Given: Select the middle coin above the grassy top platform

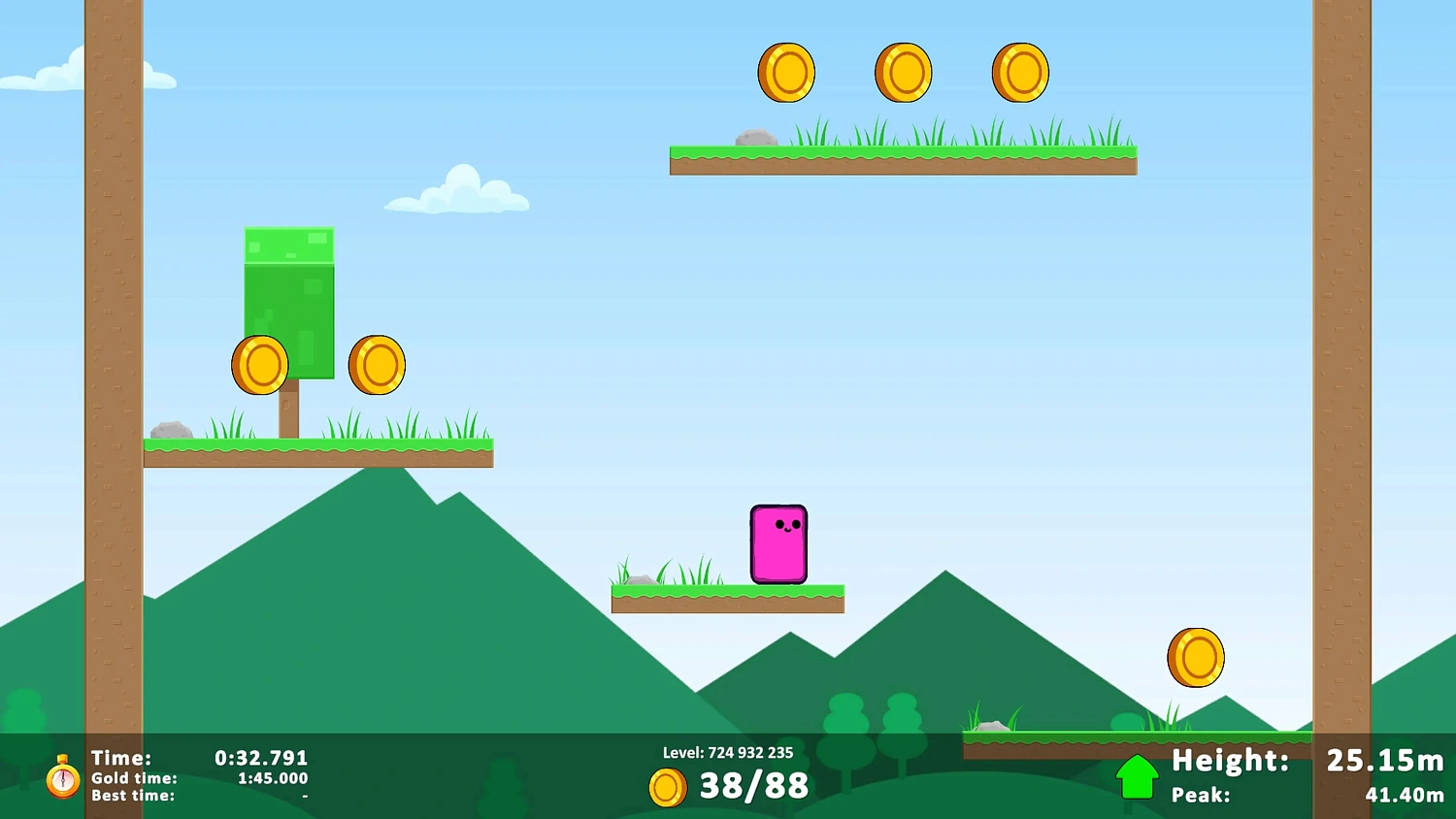Looking at the screenshot, I should click(903, 71).
